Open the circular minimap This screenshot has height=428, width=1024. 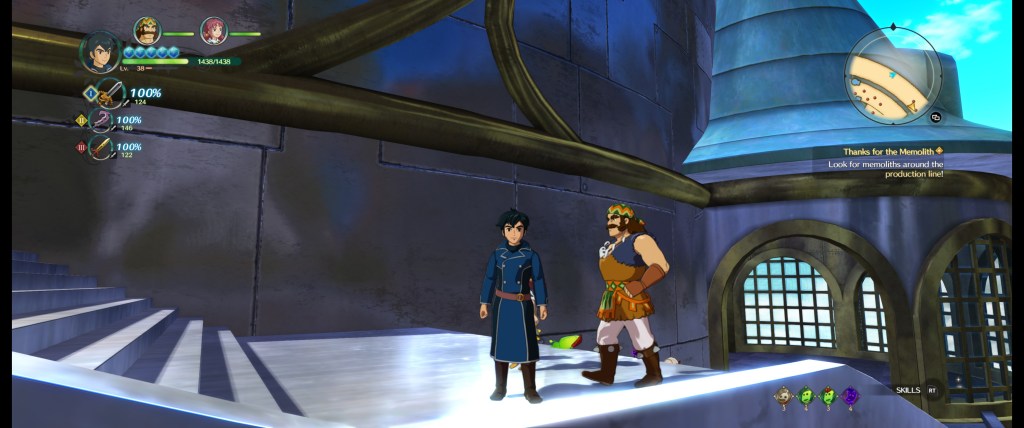tap(892, 73)
